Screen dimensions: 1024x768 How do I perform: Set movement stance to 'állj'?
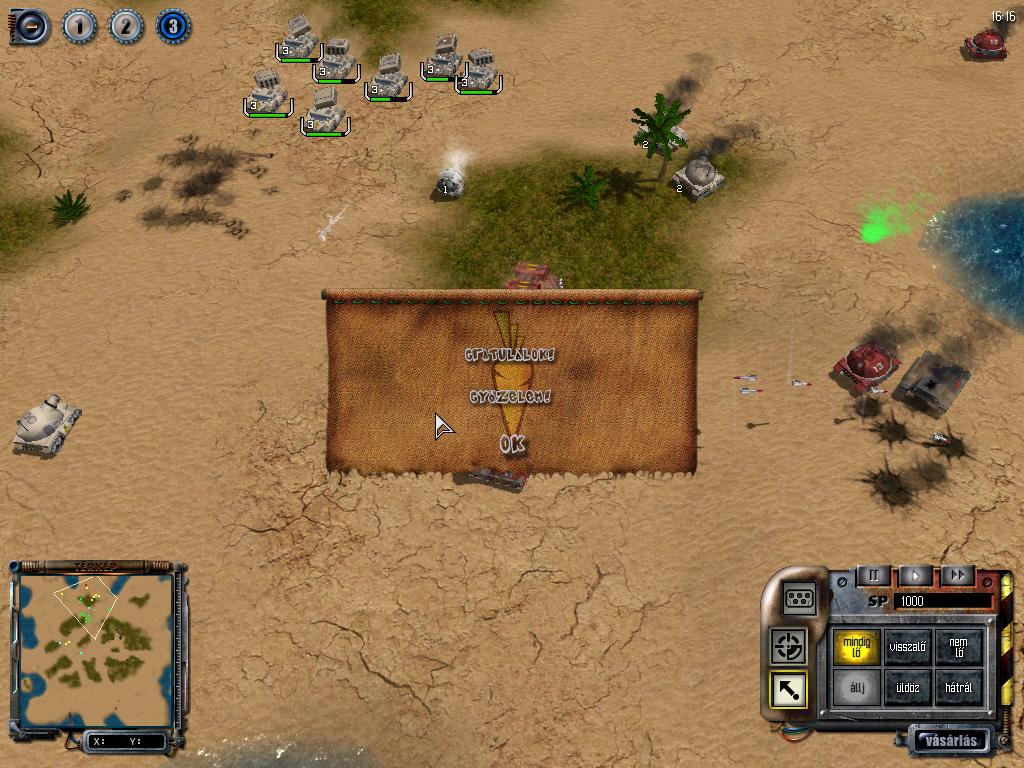pos(857,688)
